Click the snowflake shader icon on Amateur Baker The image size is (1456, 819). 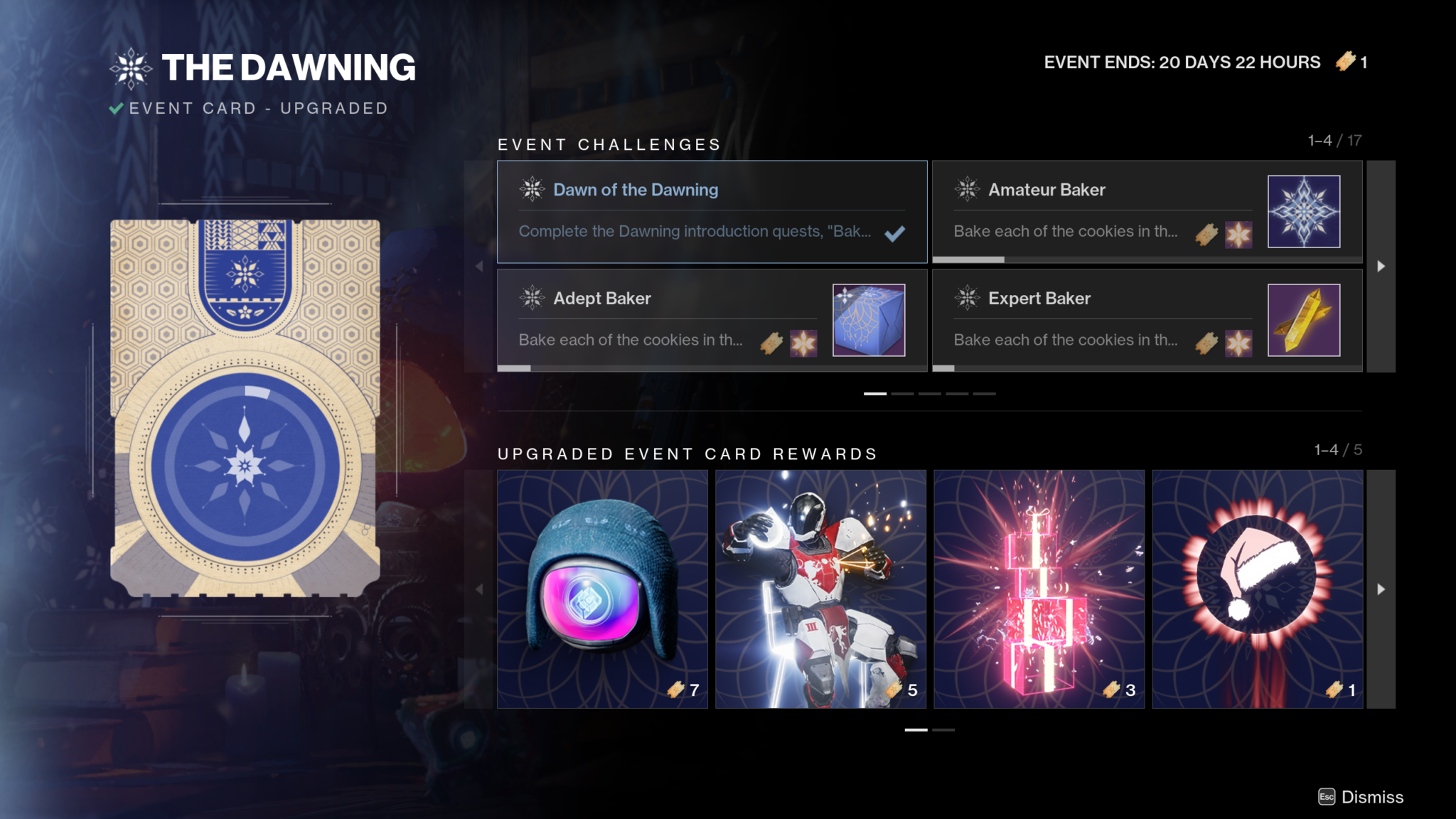(x=1305, y=211)
